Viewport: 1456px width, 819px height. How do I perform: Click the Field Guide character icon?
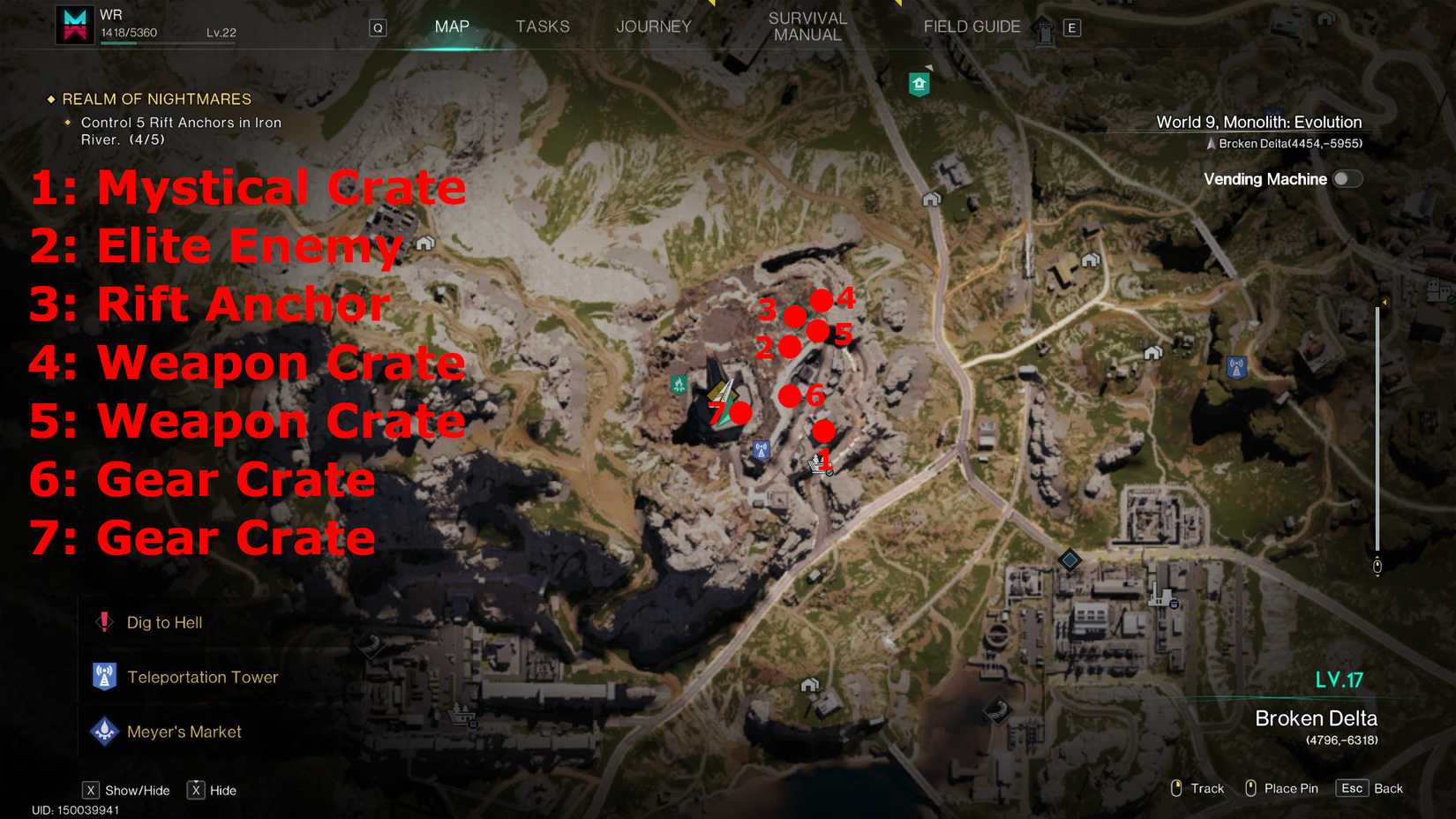click(1043, 26)
